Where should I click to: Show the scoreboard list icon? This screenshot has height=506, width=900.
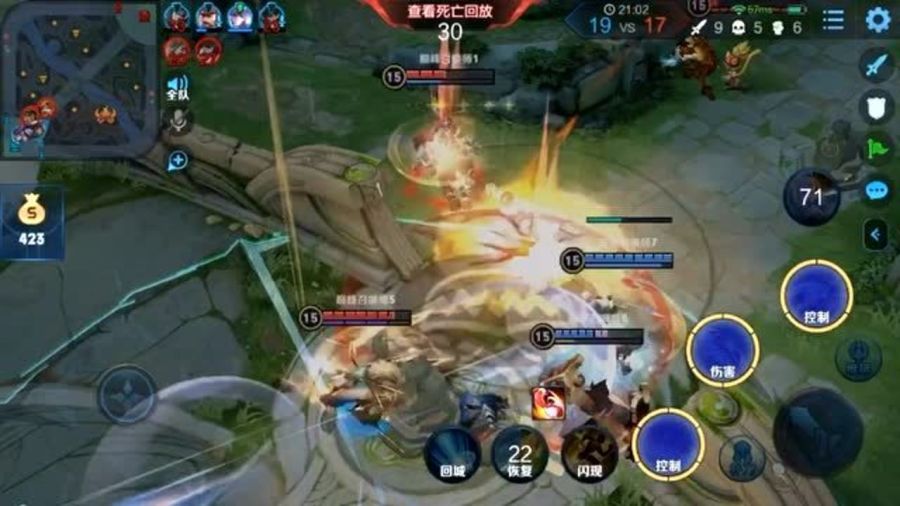(833, 20)
